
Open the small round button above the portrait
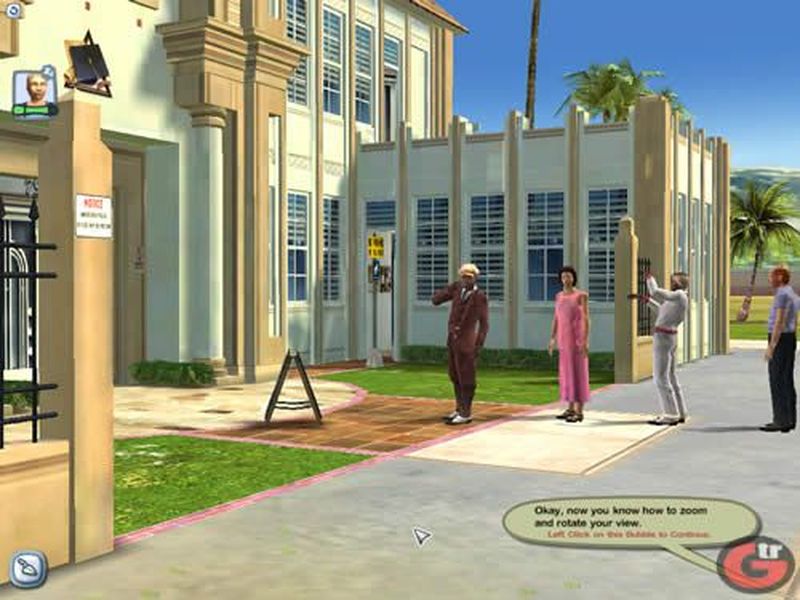point(13,11)
